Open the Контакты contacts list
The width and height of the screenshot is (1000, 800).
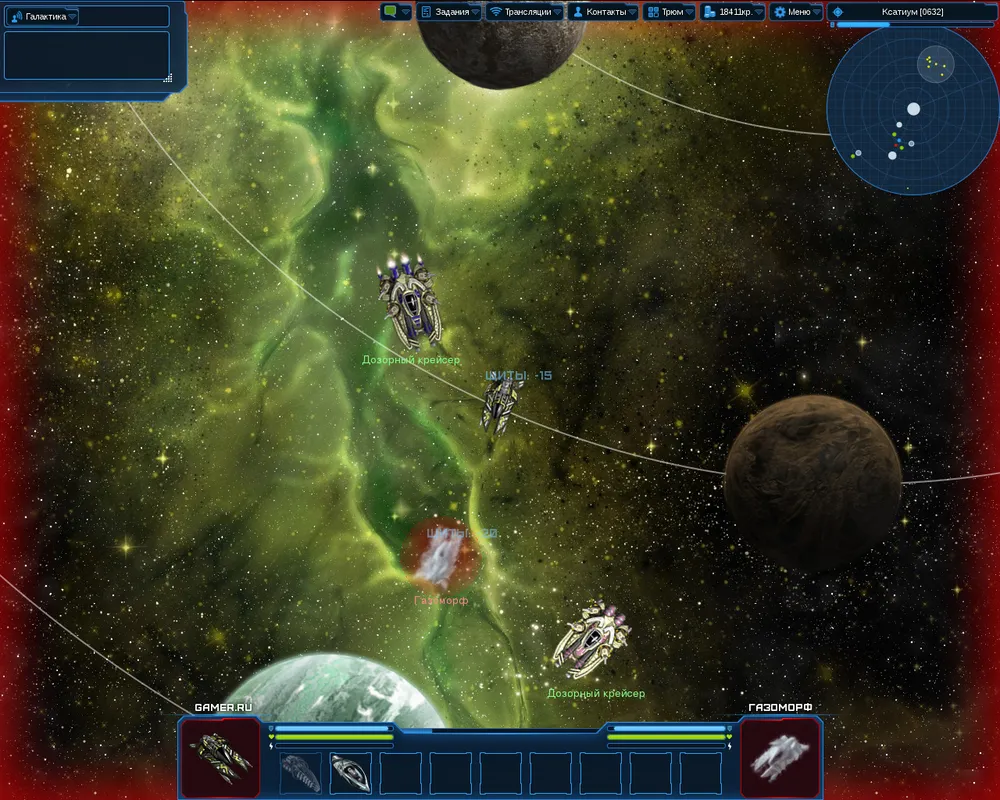point(602,12)
